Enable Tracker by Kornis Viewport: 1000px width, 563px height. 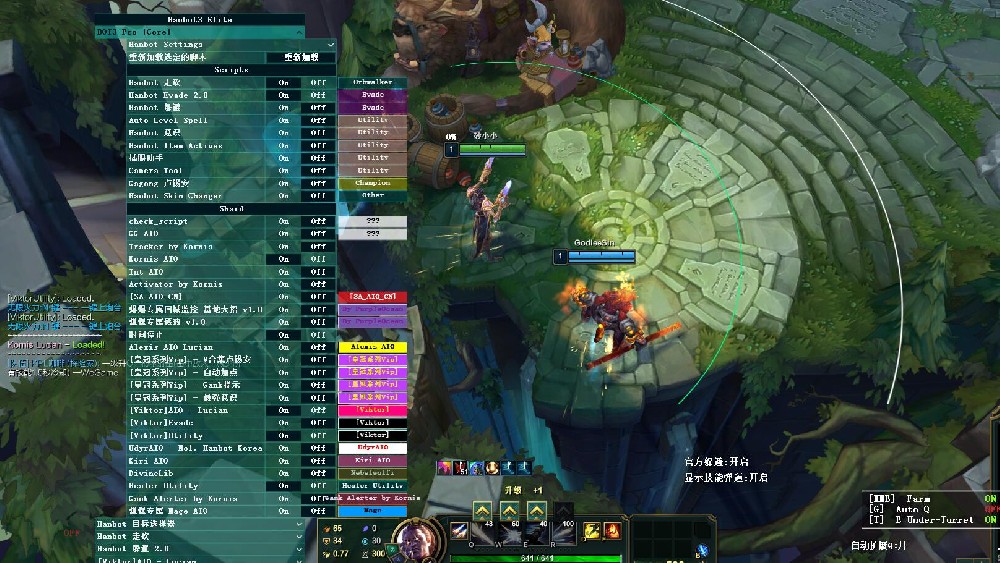284,246
